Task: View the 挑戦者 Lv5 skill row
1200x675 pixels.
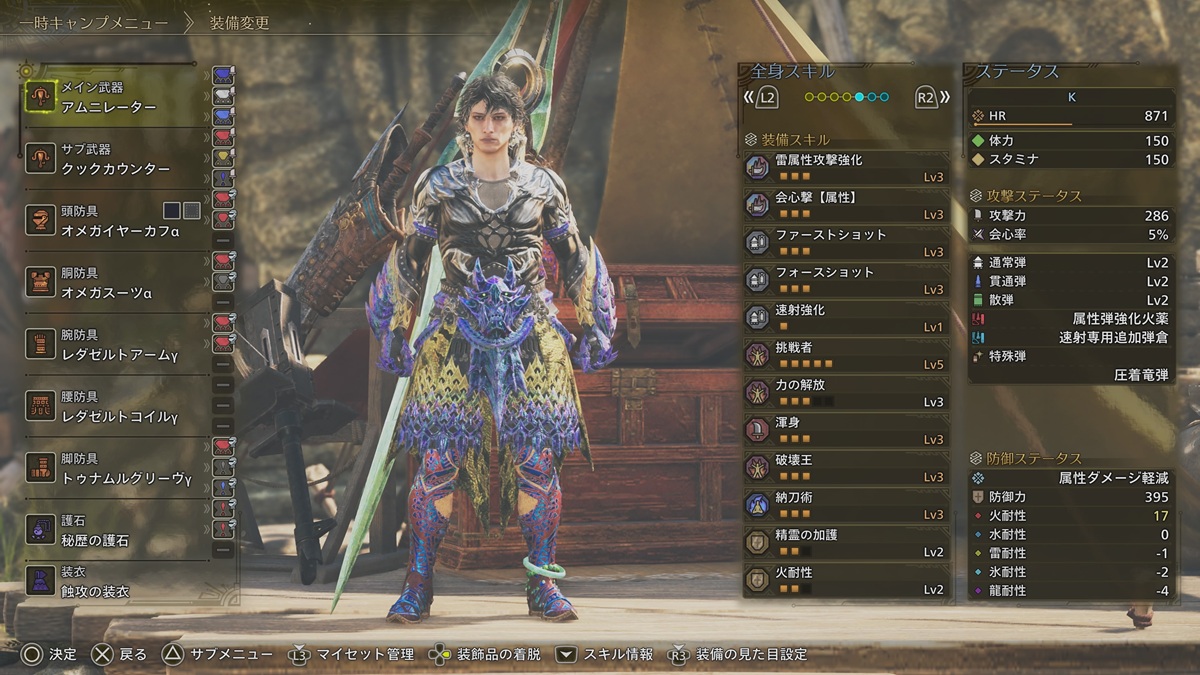Action: click(846, 355)
